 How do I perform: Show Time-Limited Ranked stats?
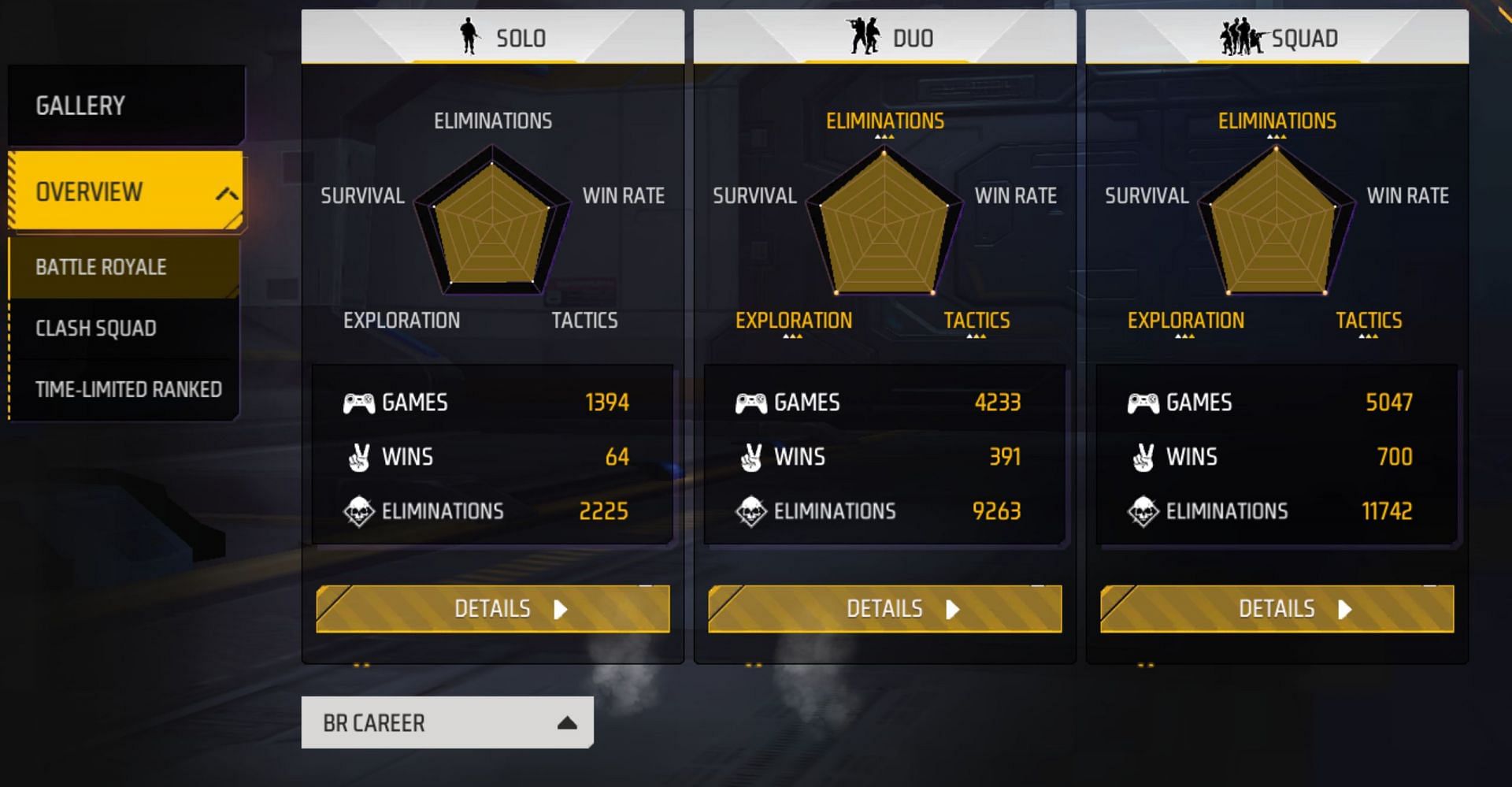point(126,389)
